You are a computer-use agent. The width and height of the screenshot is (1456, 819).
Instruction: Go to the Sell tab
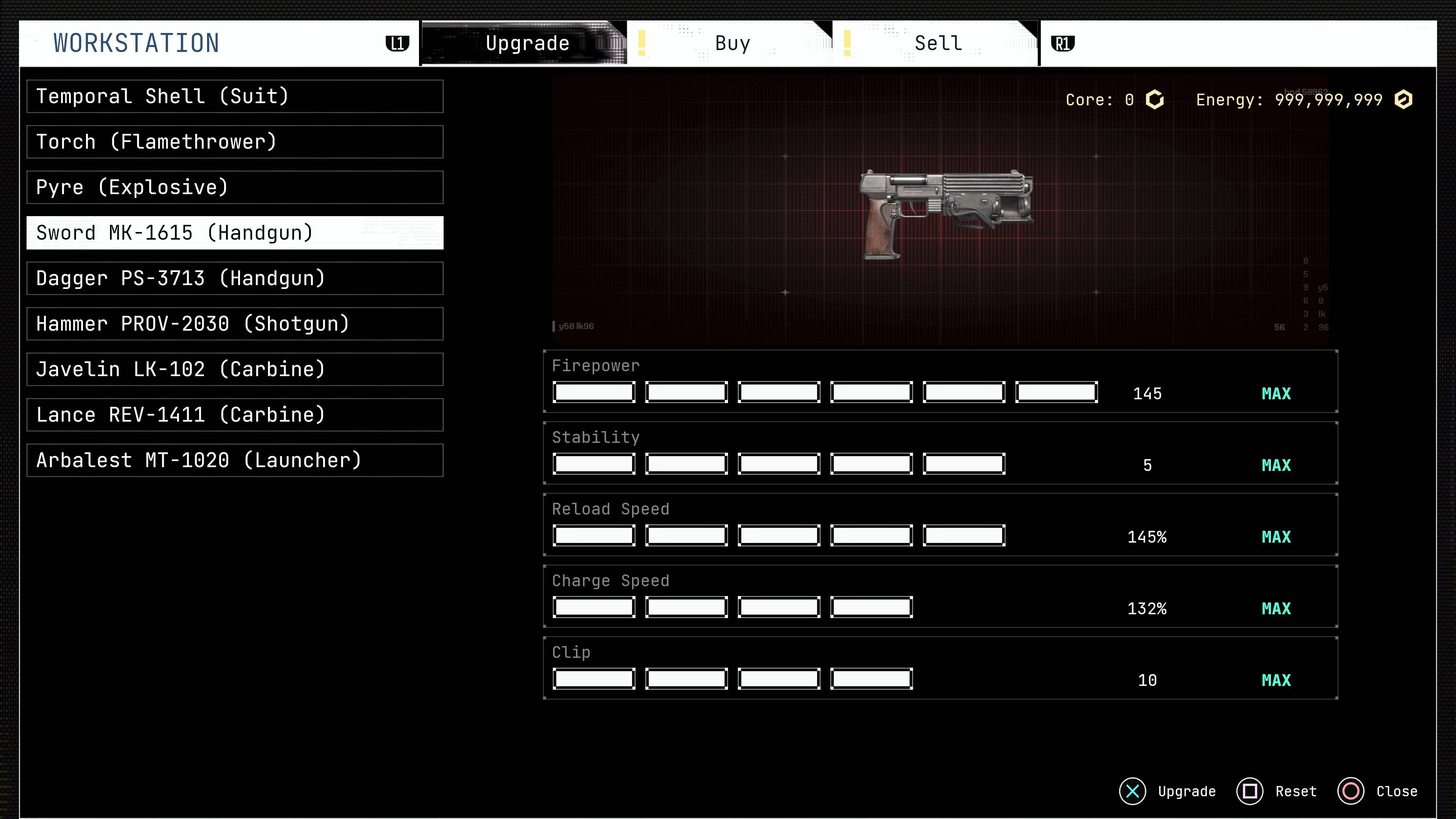point(938,44)
